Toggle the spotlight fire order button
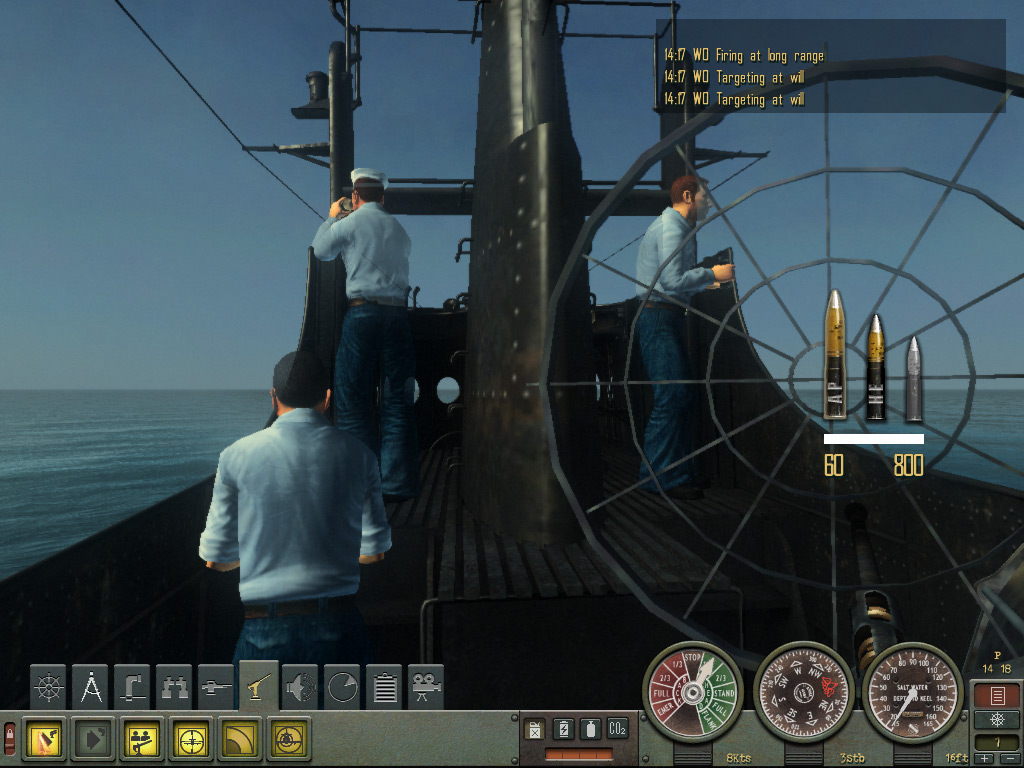This screenshot has height=768, width=1024. point(44,738)
